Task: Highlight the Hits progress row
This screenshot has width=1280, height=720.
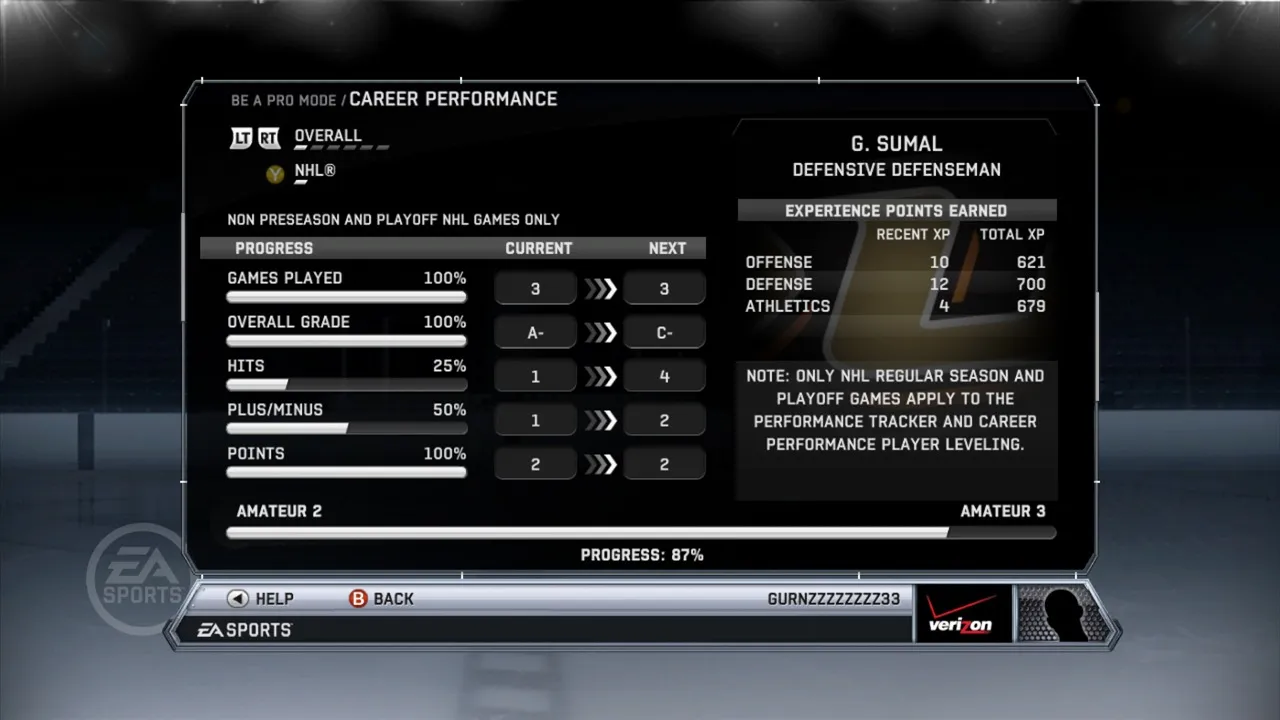Action: click(x=346, y=374)
